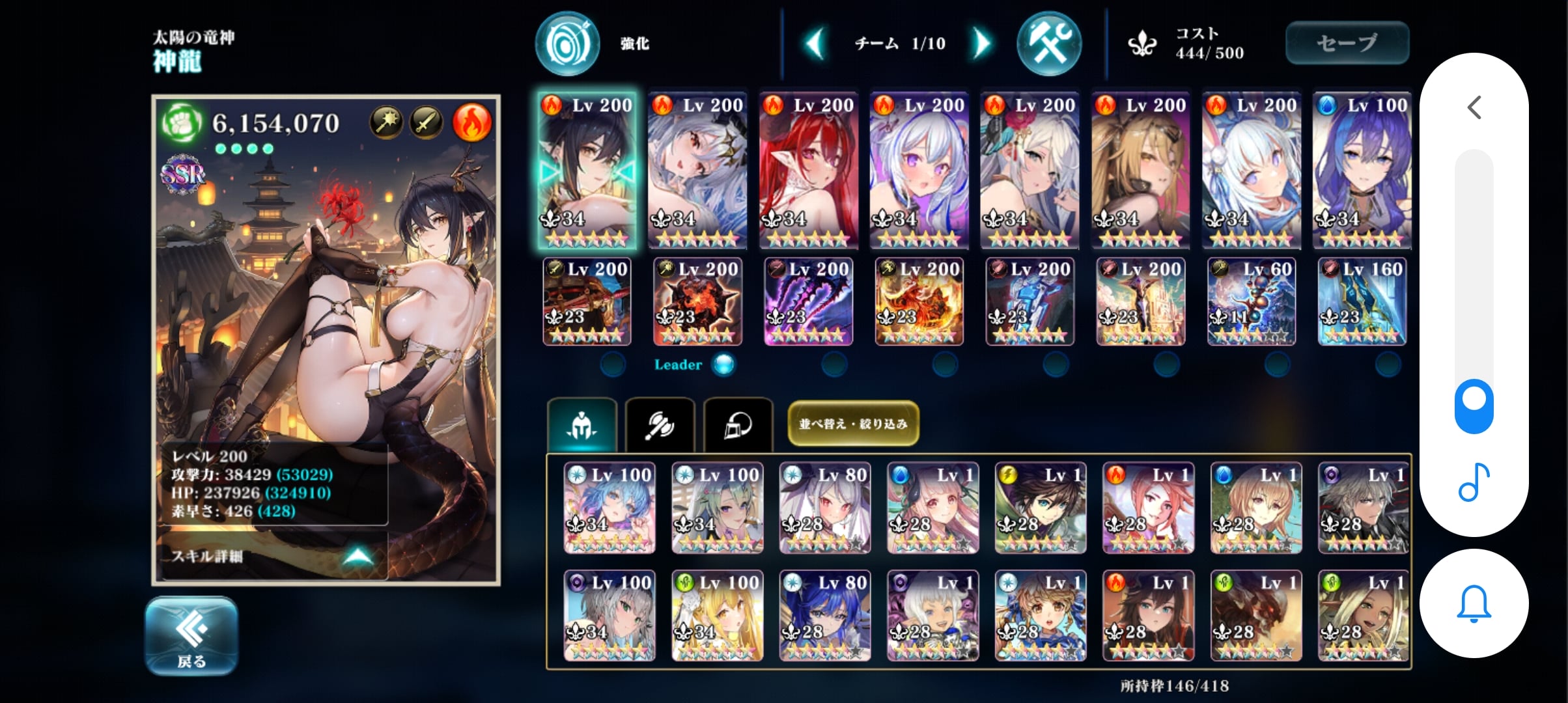Viewport: 1568px width, 703px height.
Task: Pick the lightning-element Lv 1 character in the list
Action: pyautogui.click(x=1040, y=508)
